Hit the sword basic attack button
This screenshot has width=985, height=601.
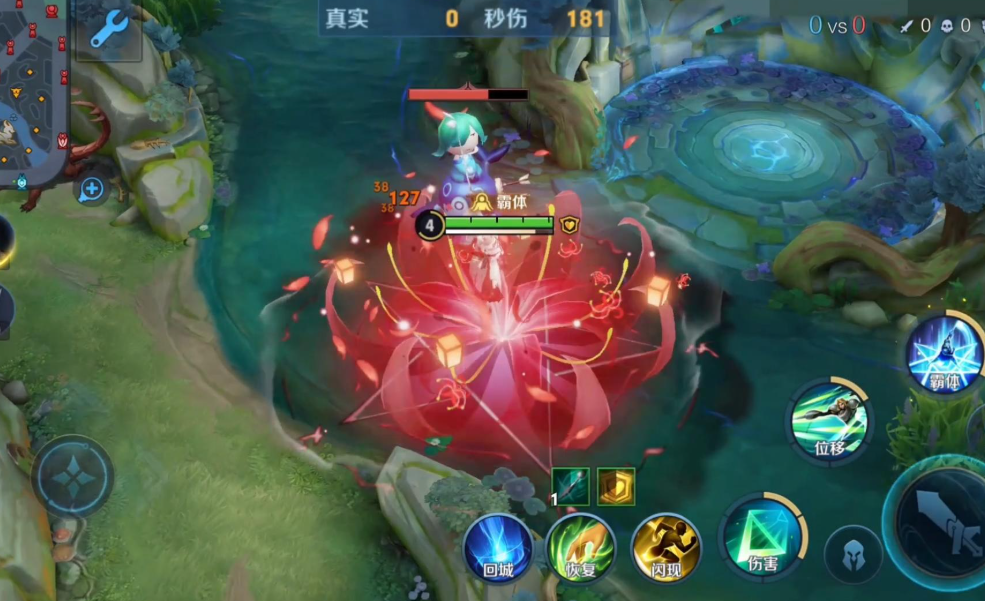click(944, 521)
